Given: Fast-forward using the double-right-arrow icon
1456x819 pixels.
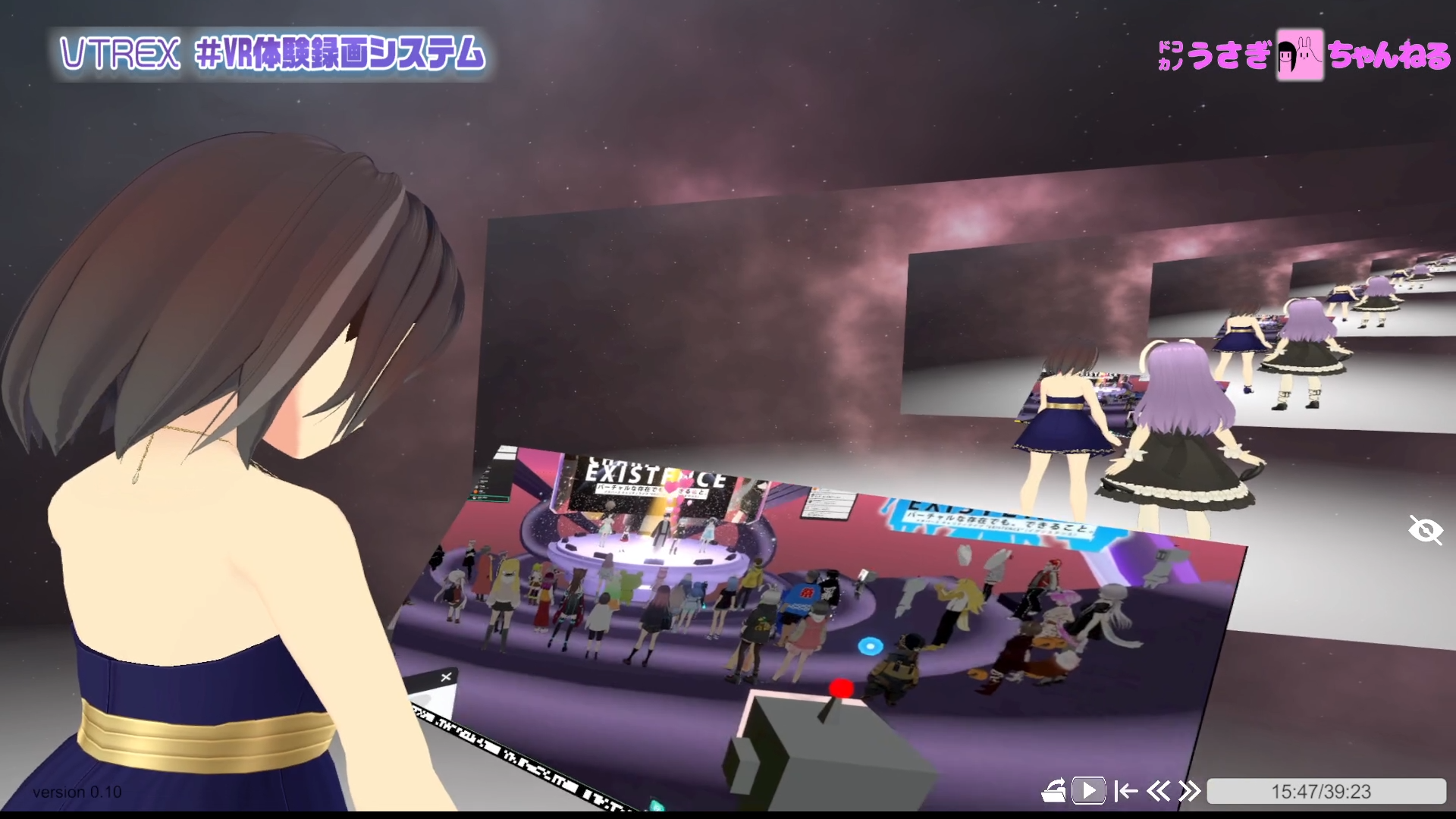Looking at the screenshot, I should tap(1188, 791).
